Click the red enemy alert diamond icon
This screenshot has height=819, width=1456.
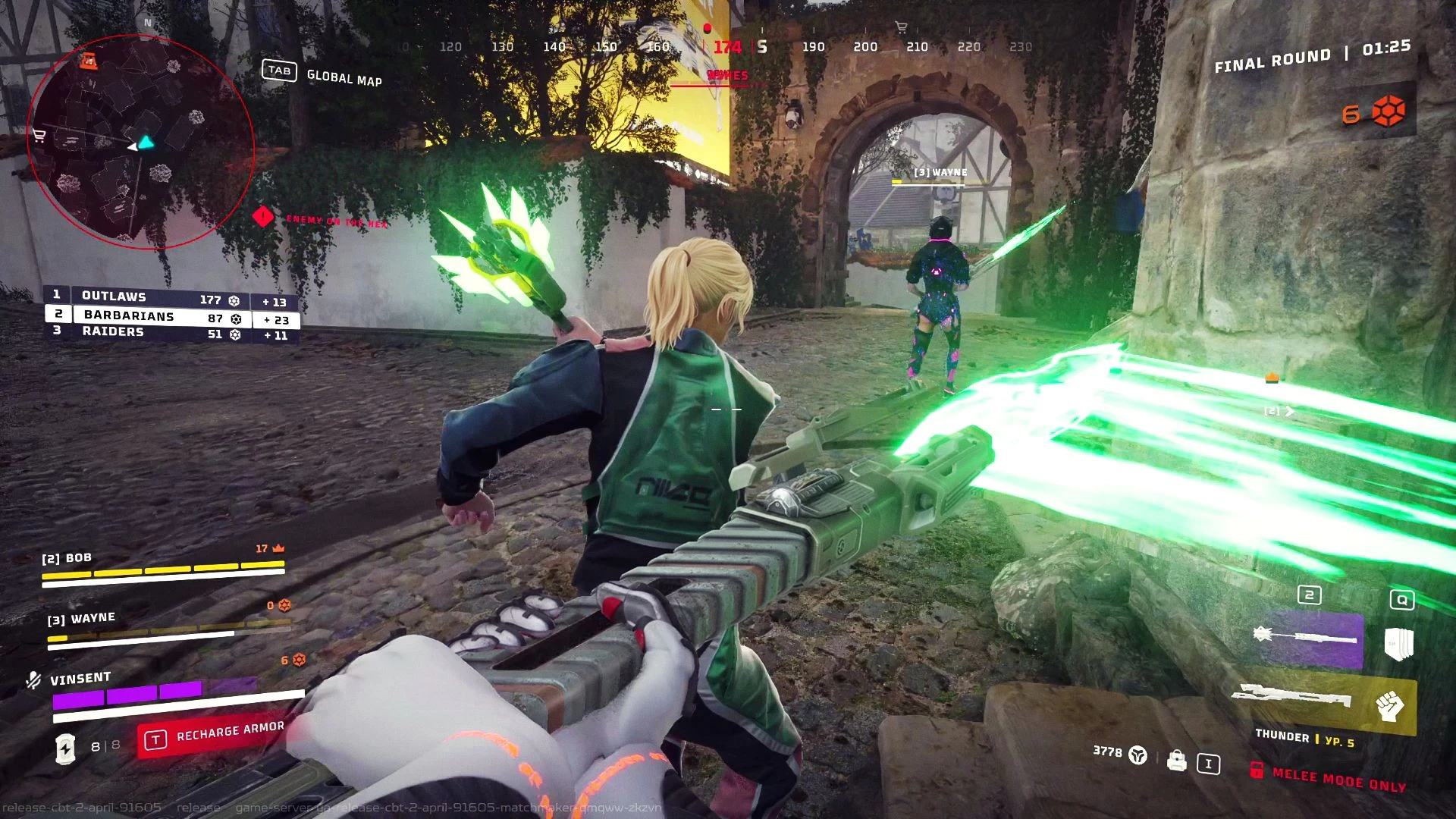tap(262, 217)
